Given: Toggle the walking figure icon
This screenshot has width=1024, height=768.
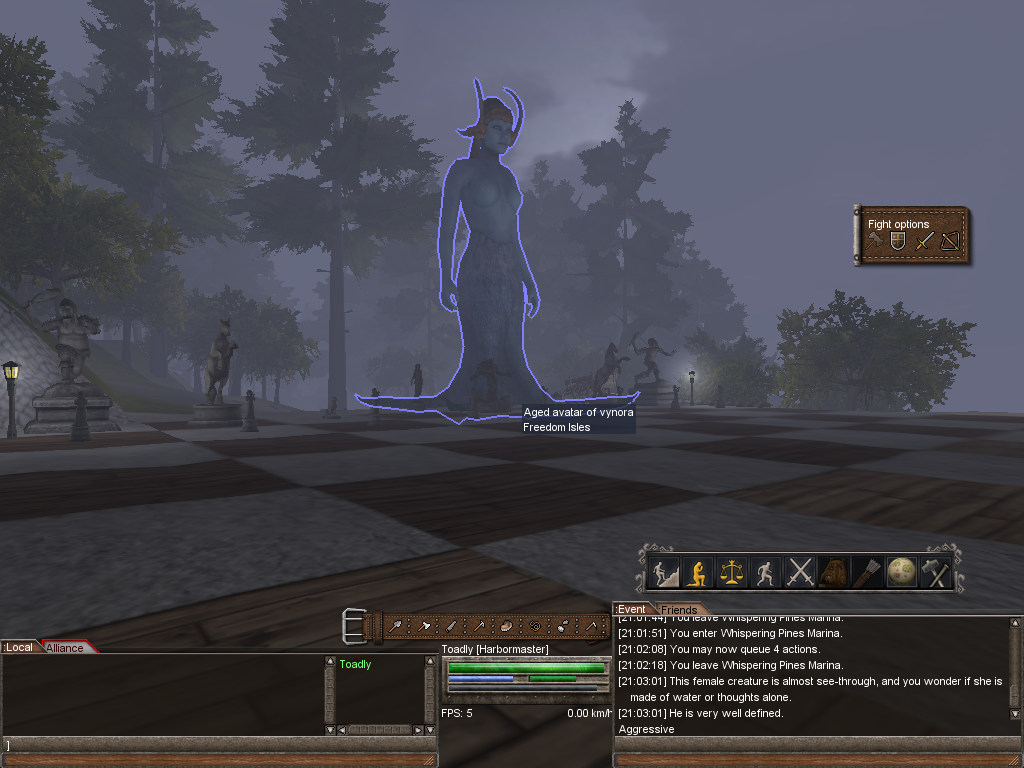Looking at the screenshot, I should click(x=766, y=573).
